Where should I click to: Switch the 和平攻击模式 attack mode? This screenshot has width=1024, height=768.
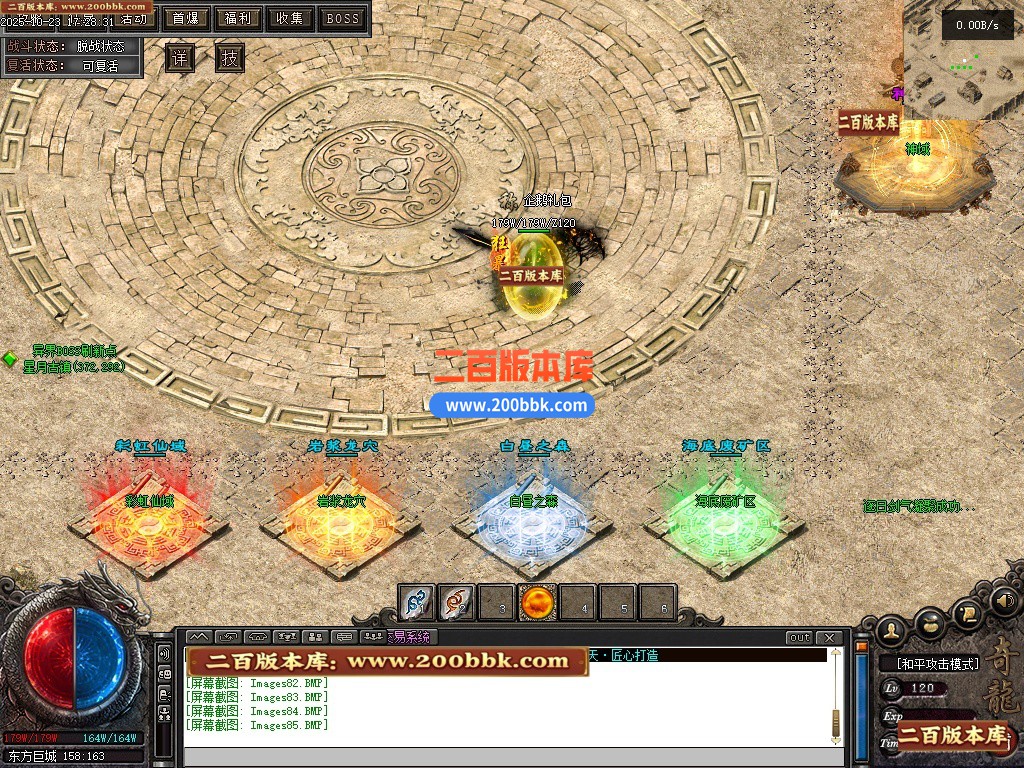pos(929,663)
